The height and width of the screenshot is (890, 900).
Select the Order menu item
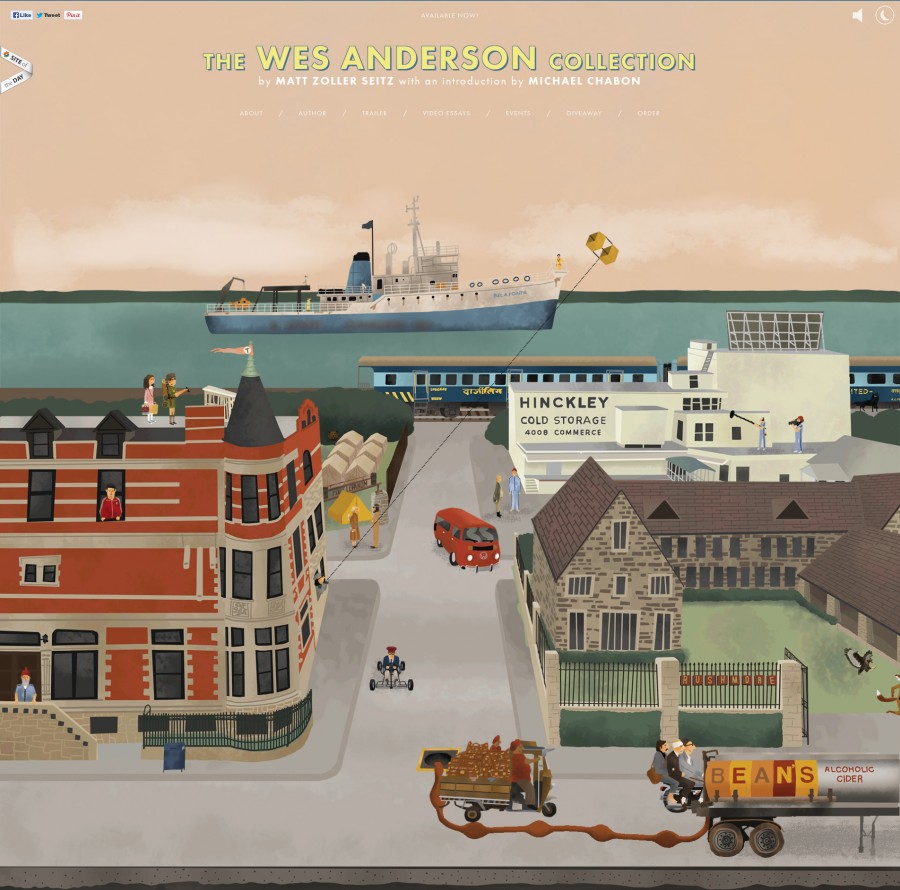pyautogui.click(x=648, y=113)
